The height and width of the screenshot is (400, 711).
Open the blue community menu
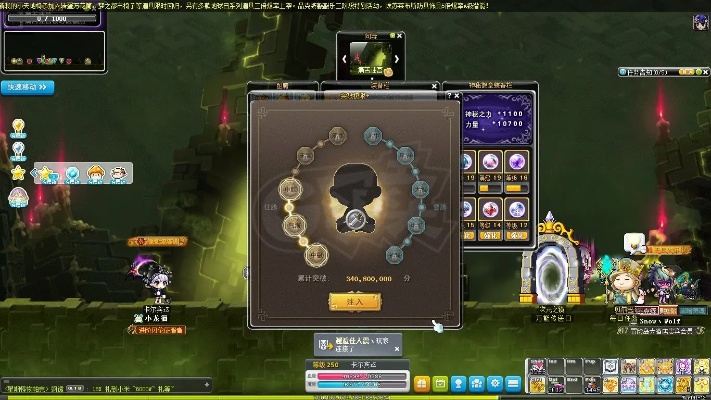[x=477, y=383]
